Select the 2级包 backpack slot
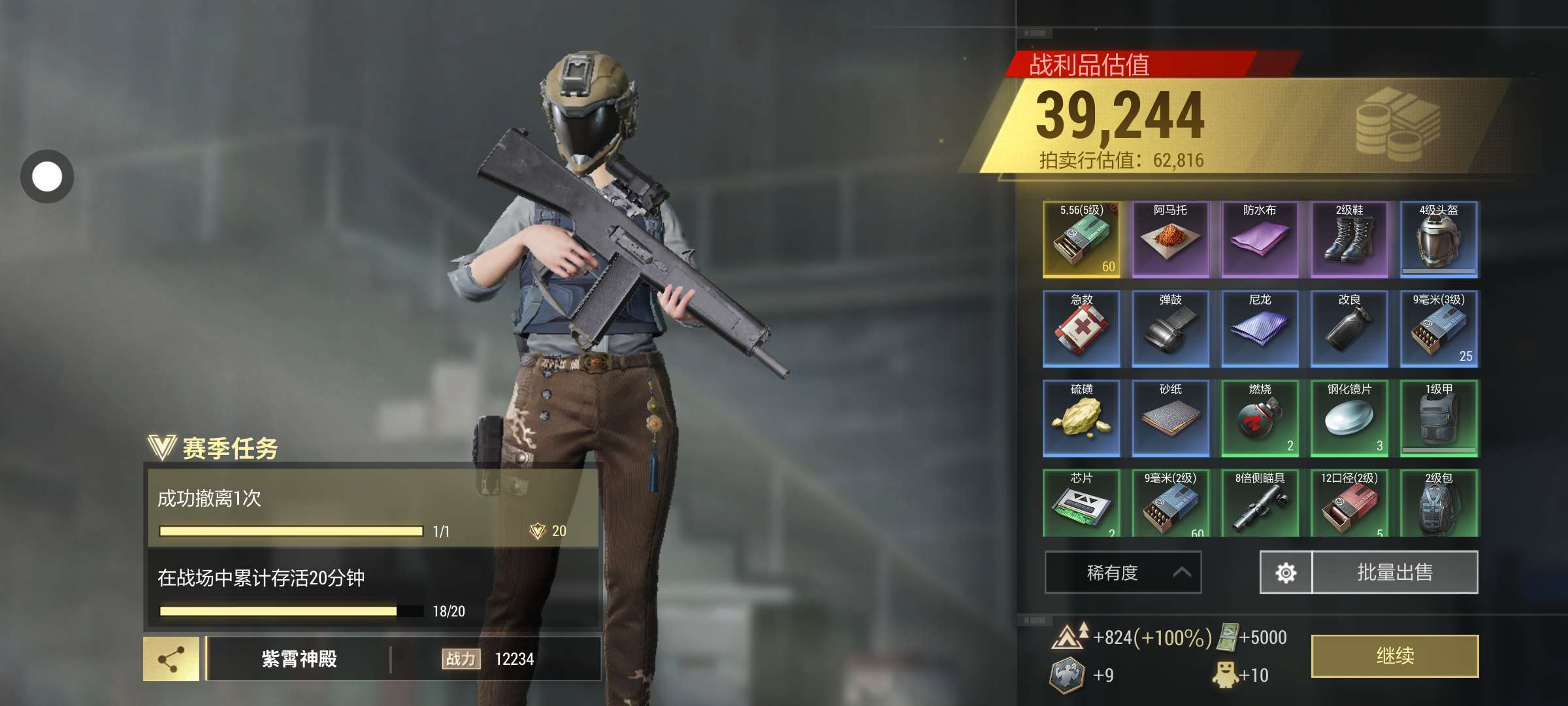Screen dimensions: 1568x706 (x=1439, y=503)
